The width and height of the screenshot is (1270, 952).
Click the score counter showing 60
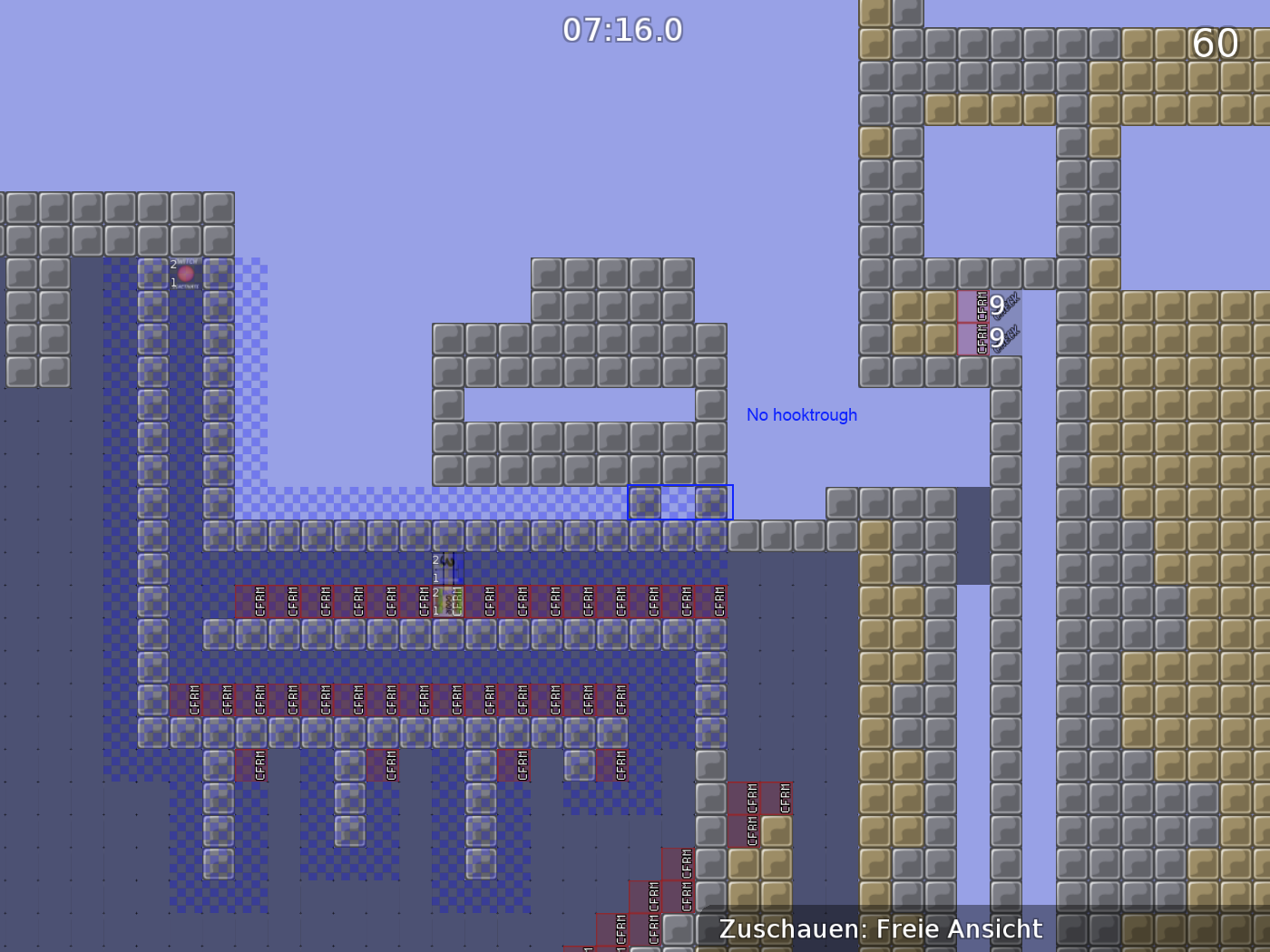(1216, 43)
